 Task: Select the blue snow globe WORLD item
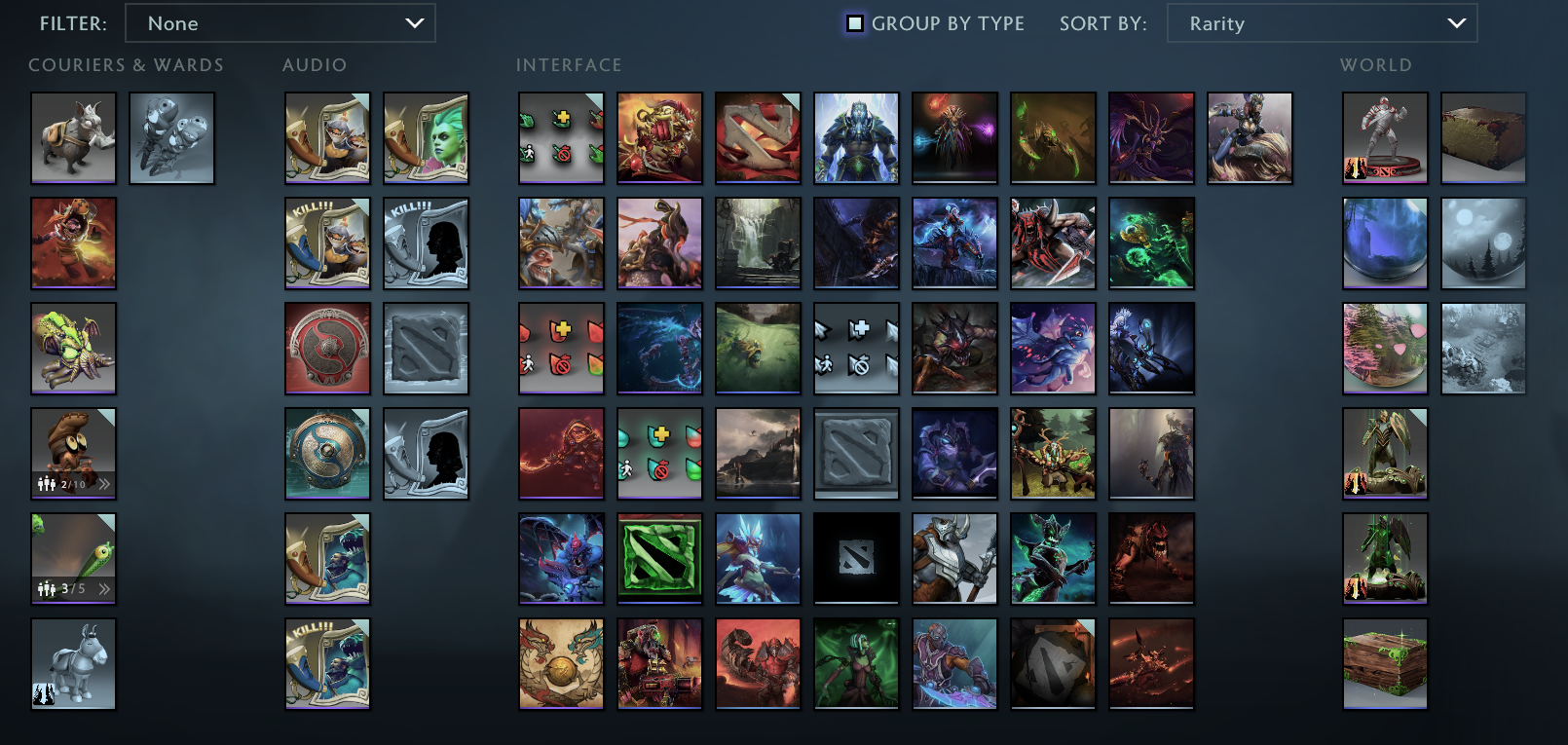click(x=1384, y=242)
